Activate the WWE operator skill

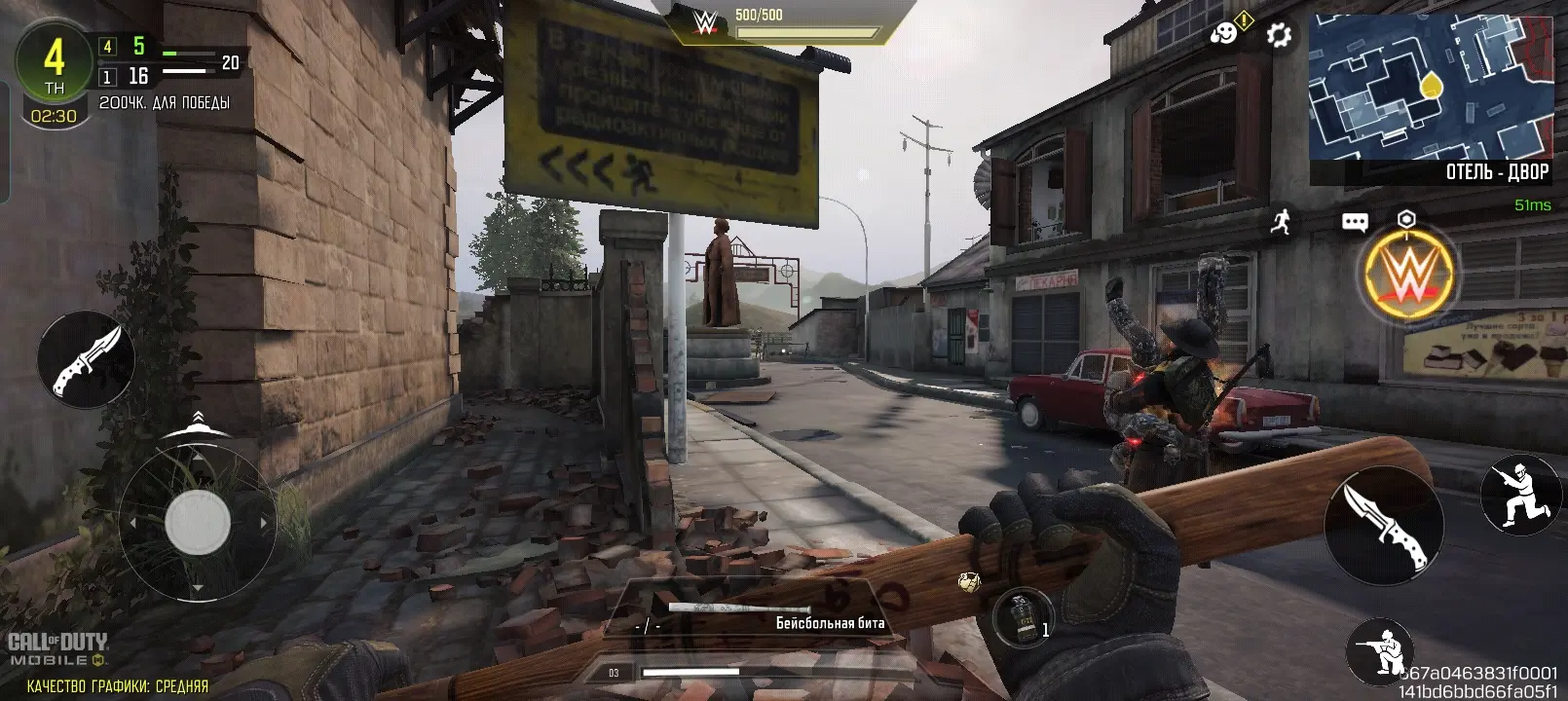(1407, 276)
